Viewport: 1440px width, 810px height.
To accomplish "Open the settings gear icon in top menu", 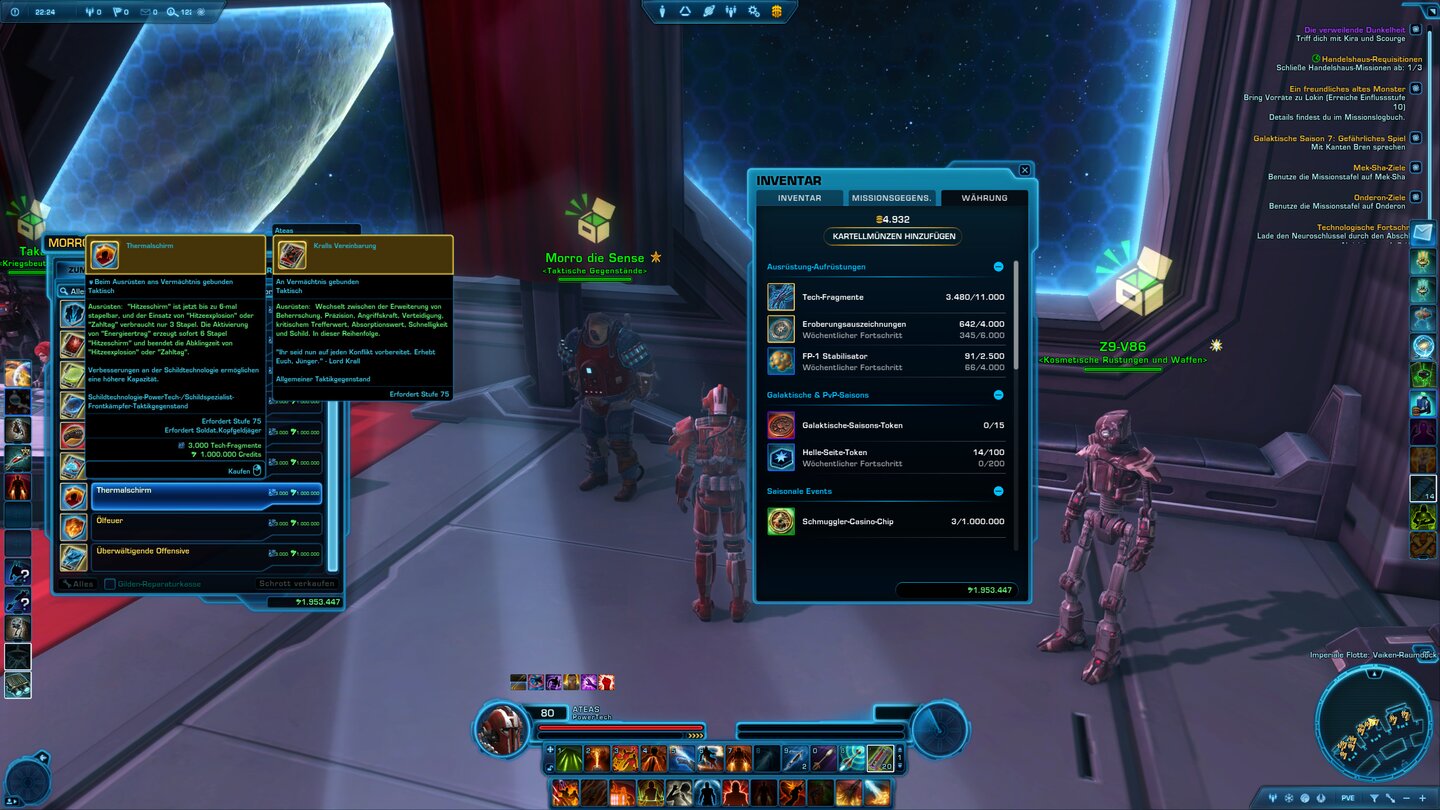I will (755, 11).
